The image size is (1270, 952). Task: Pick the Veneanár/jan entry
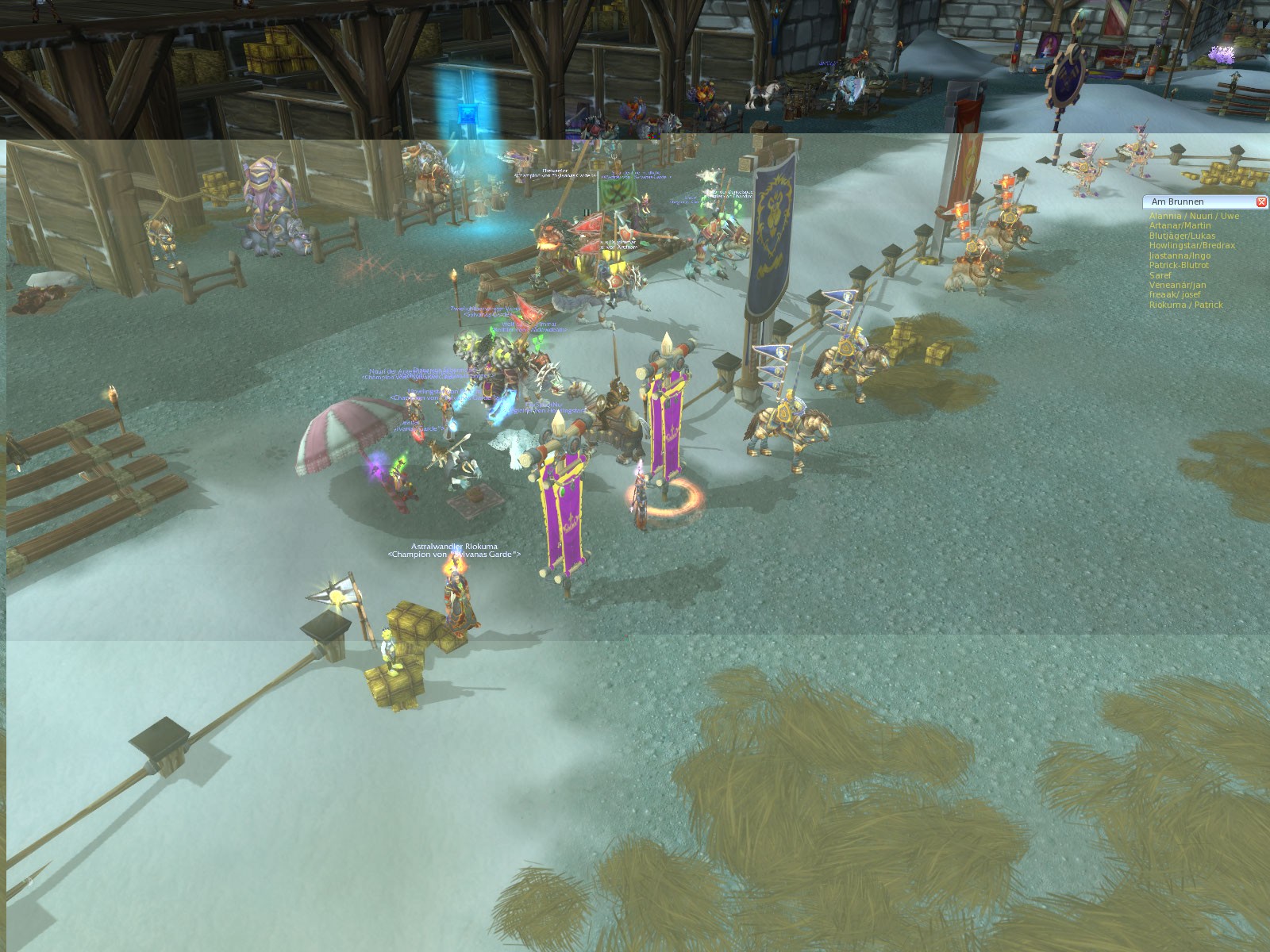point(1177,286)
